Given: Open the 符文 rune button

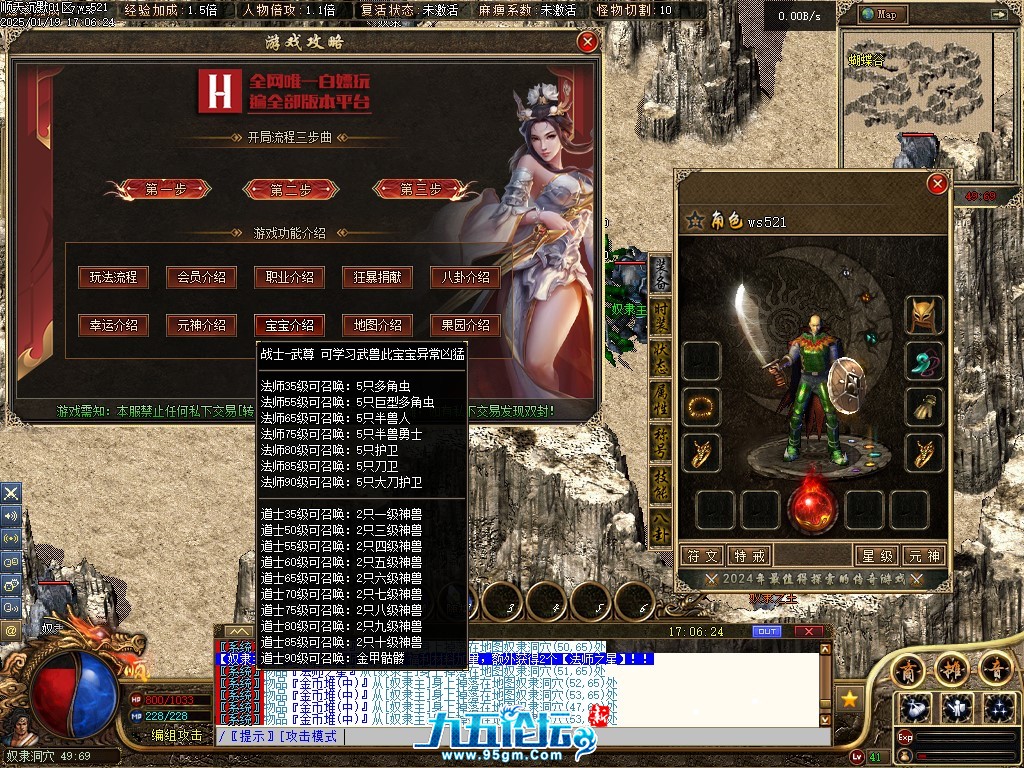Looking at the screenshot, I should point(701,556).
